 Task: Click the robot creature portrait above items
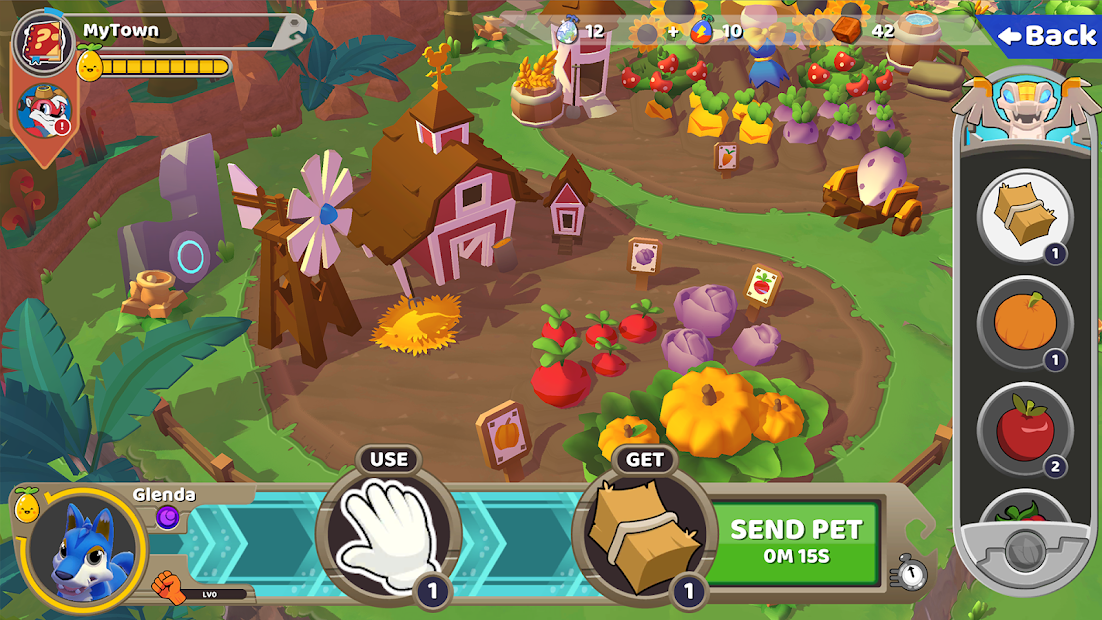point(1022,109)
